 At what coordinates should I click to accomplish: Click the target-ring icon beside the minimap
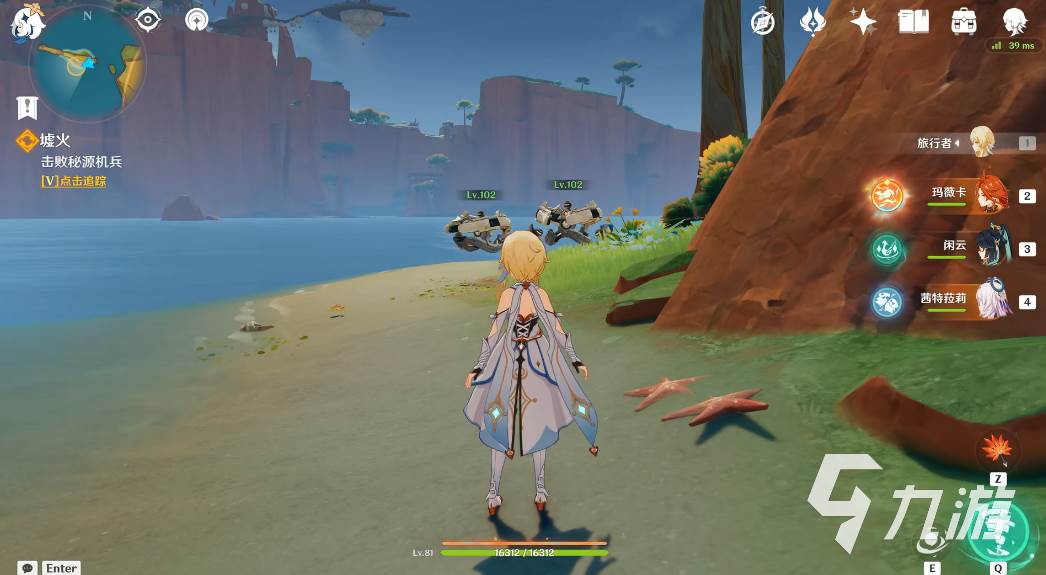pyautogui.click(x=197, y=19)
